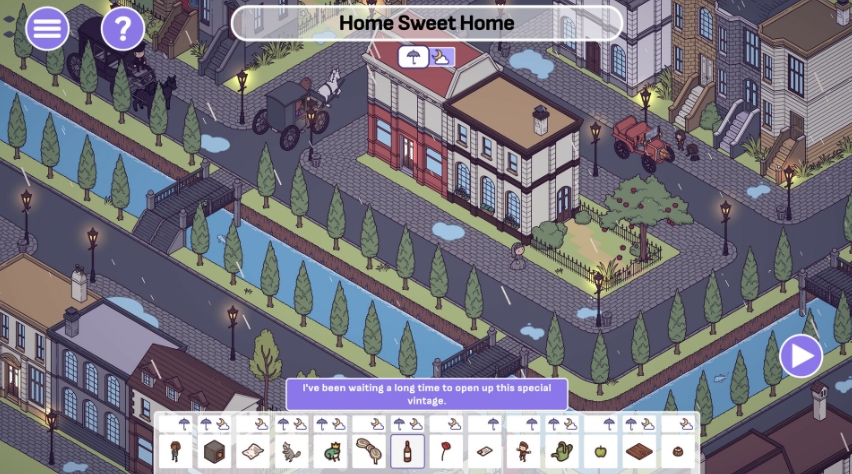852x474 pixels.
Task: Choose the wooden trapdoor item slot
Action: tap(639, 451)
